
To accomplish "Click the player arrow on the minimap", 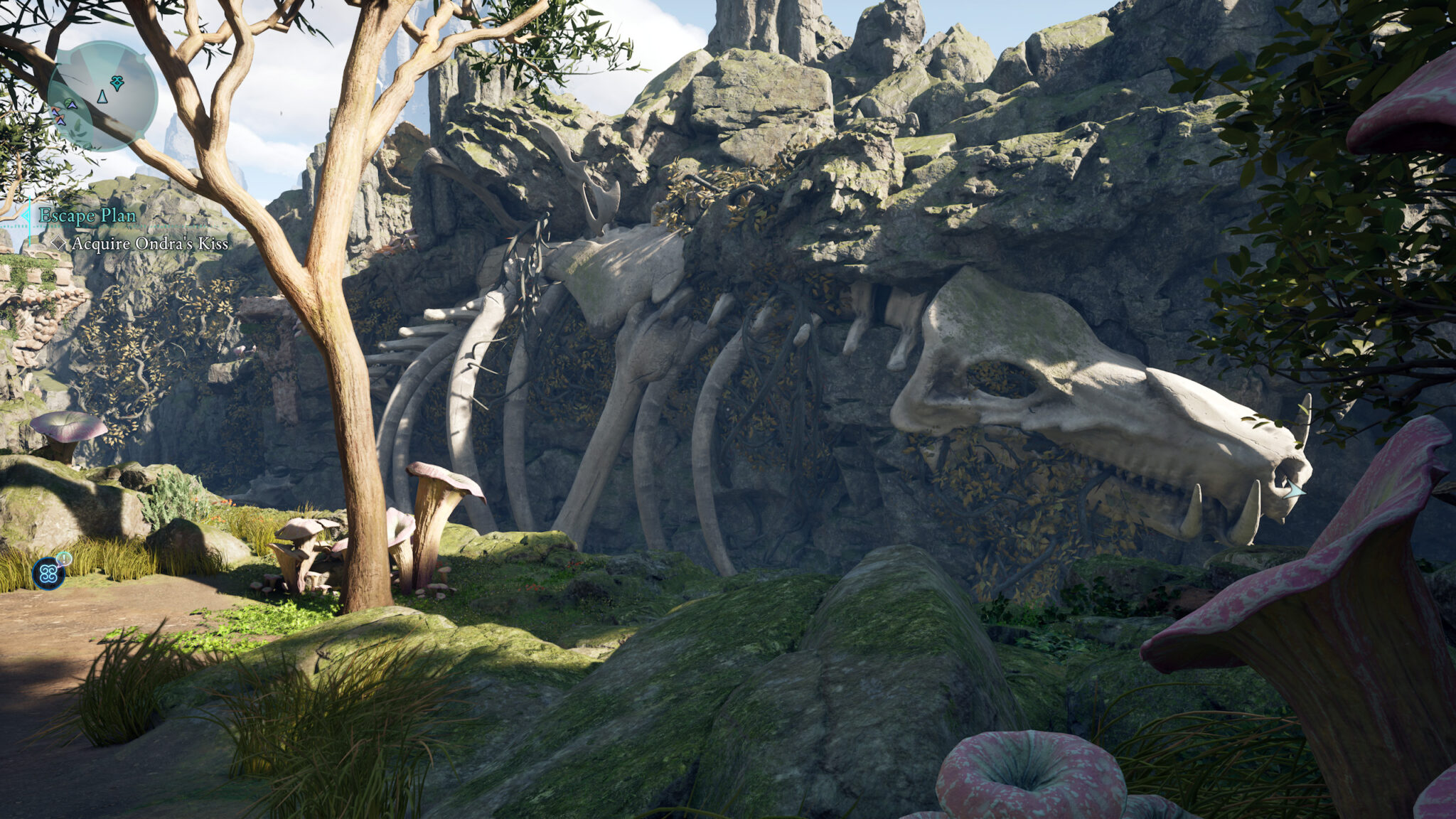I will (x=102, y=97).
